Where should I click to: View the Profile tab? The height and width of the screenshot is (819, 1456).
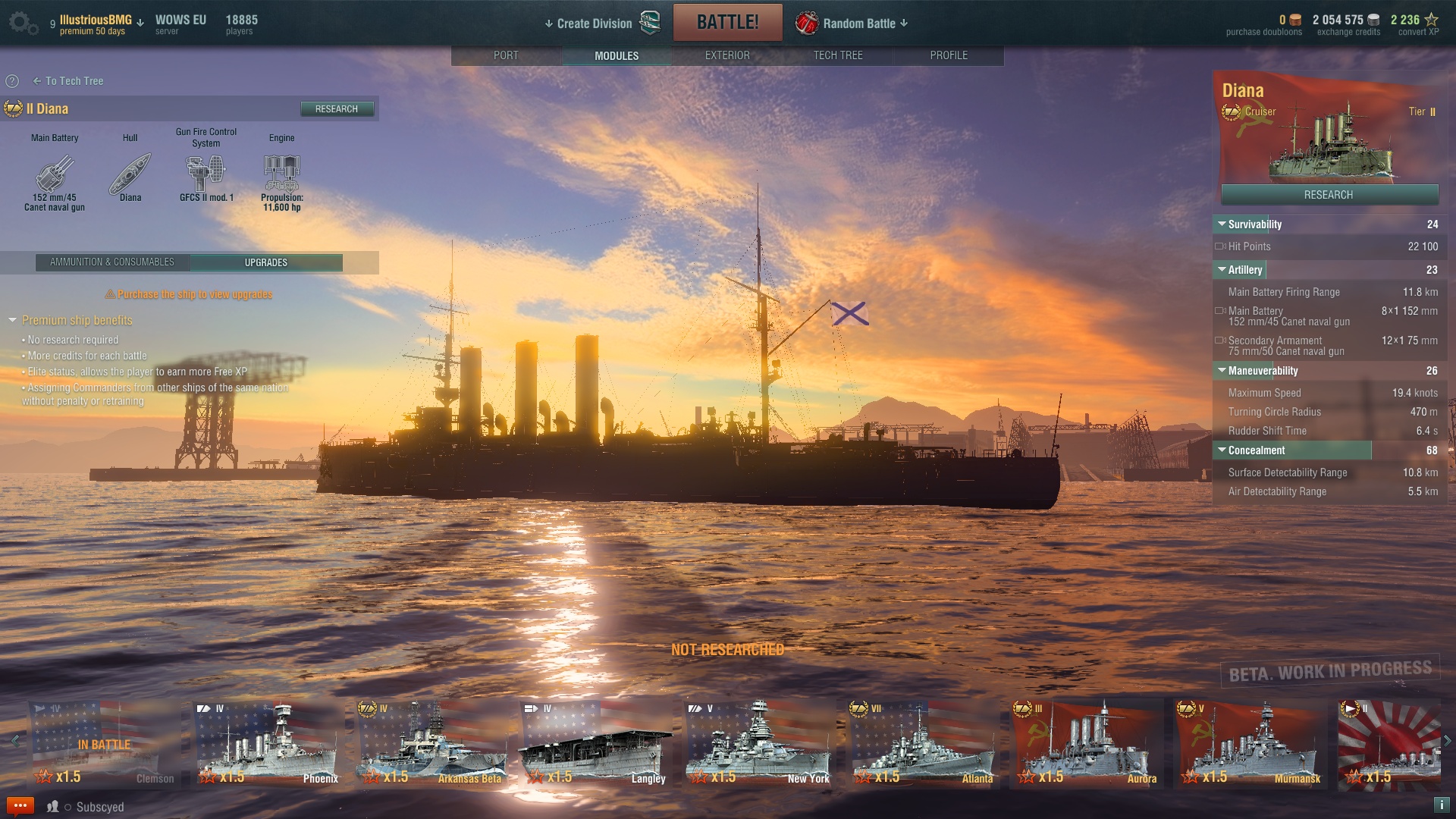(948, 55)
